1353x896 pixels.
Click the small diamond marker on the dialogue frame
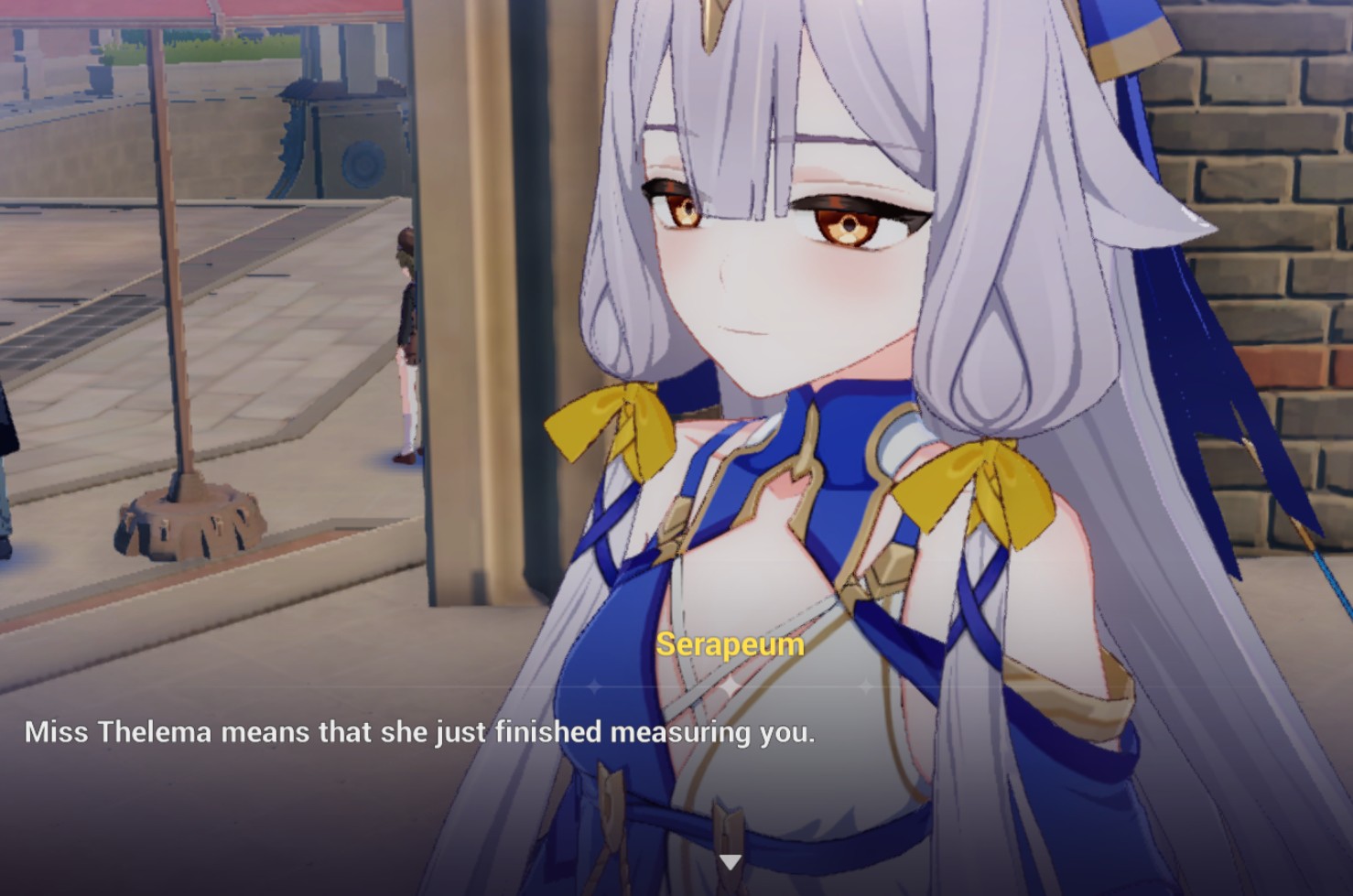[864, 685]
